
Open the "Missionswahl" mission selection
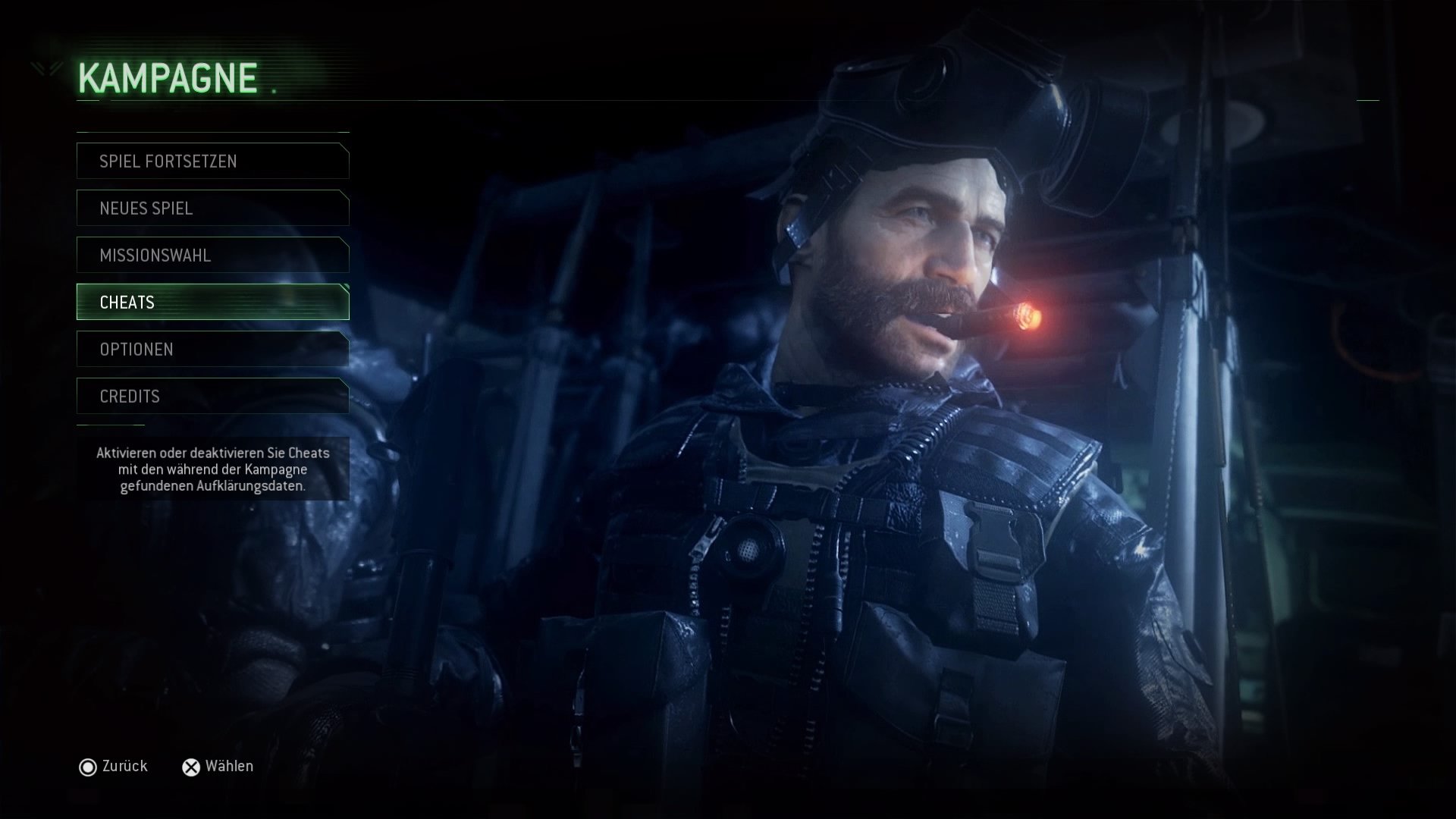[x=212, y=256]
